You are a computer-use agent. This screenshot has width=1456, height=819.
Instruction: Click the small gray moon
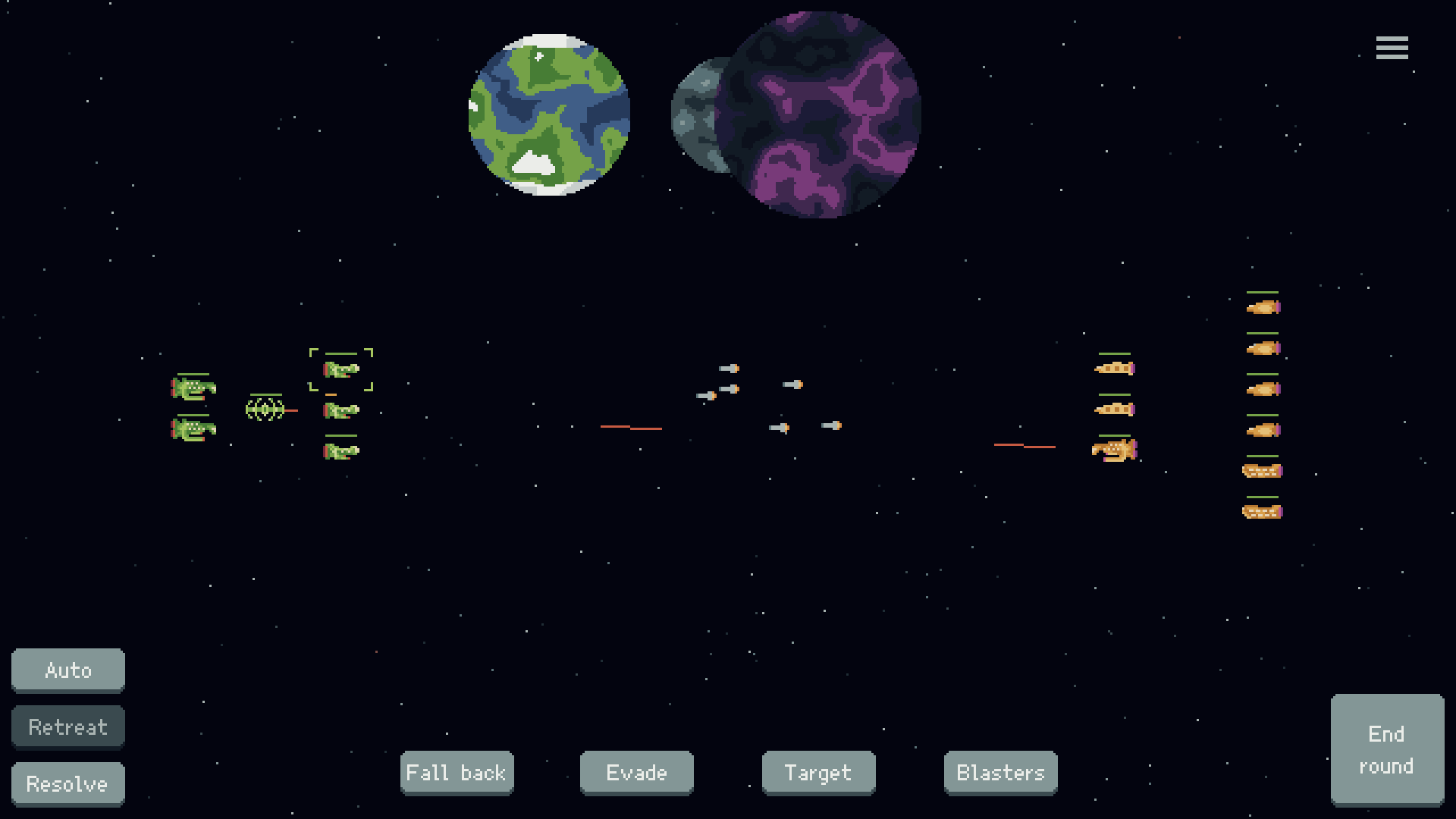(694, 114)
